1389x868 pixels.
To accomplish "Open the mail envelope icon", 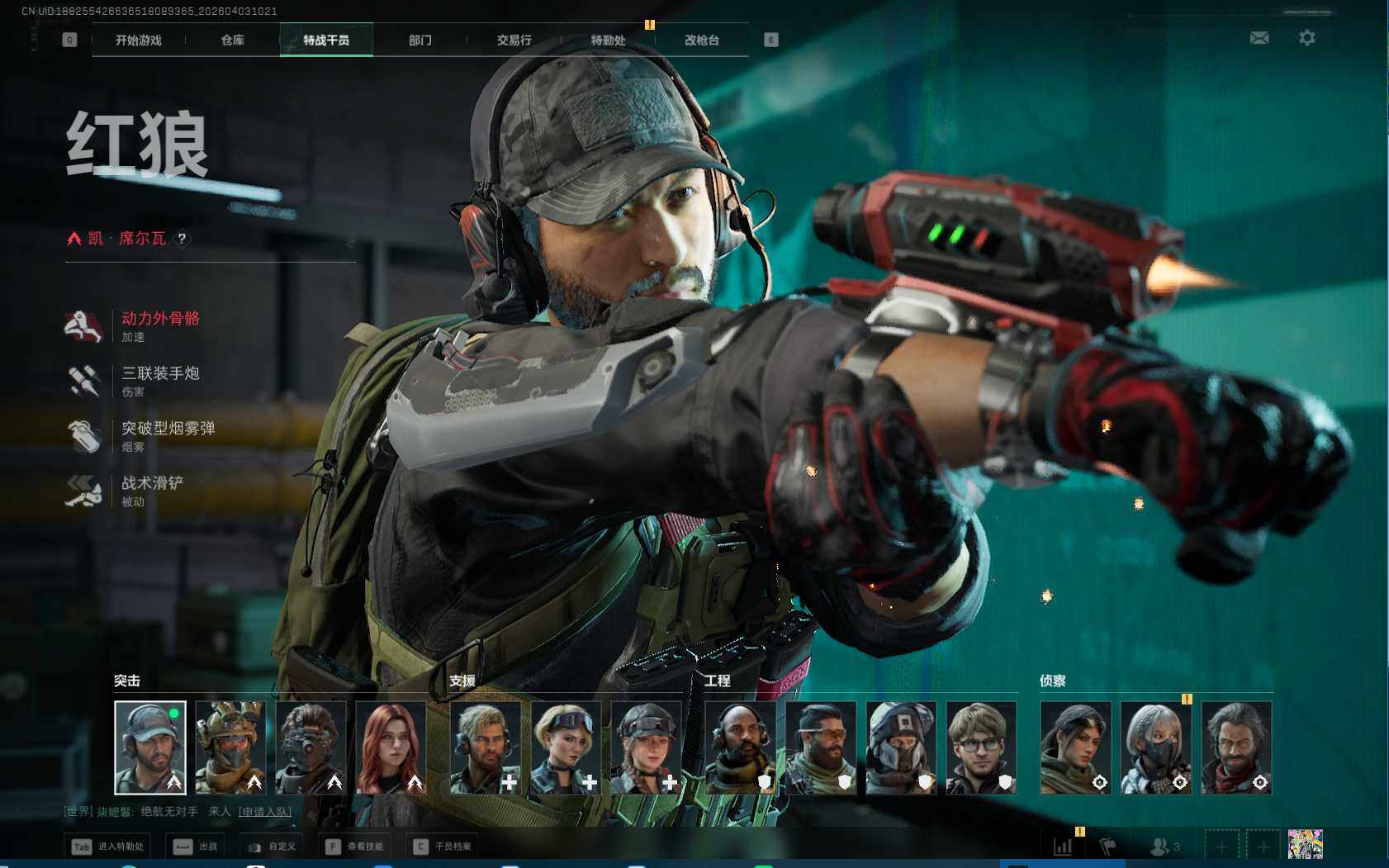I will coord(1259,38).
